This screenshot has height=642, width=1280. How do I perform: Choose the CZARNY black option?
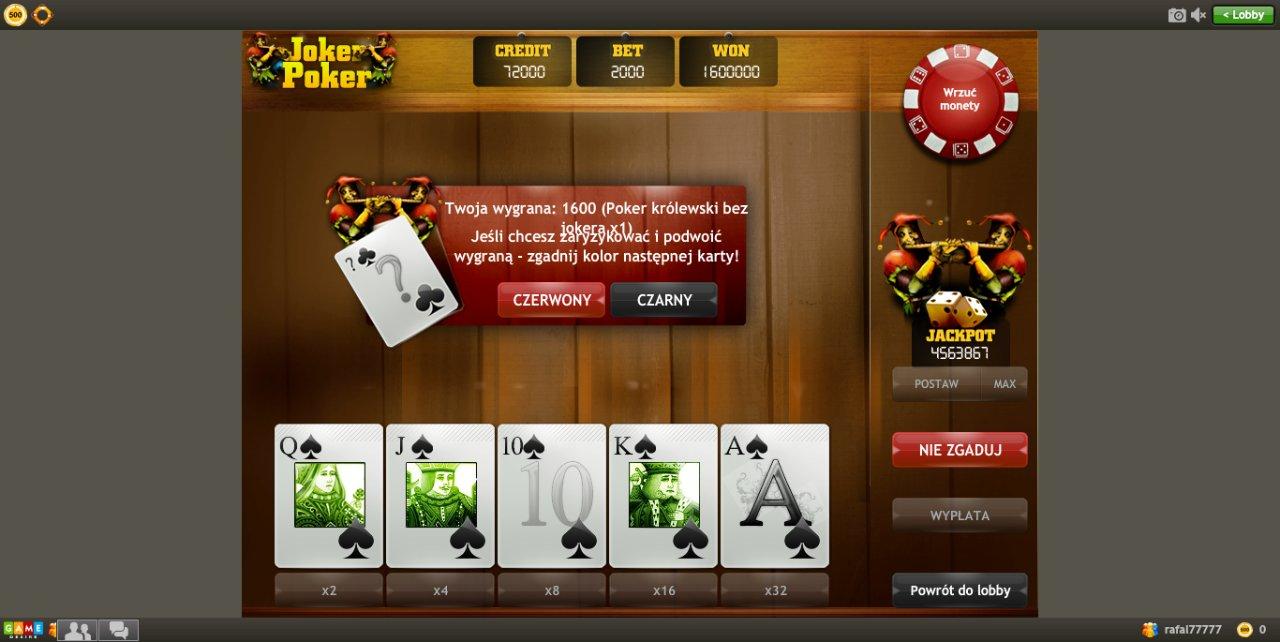click(664, 300)
